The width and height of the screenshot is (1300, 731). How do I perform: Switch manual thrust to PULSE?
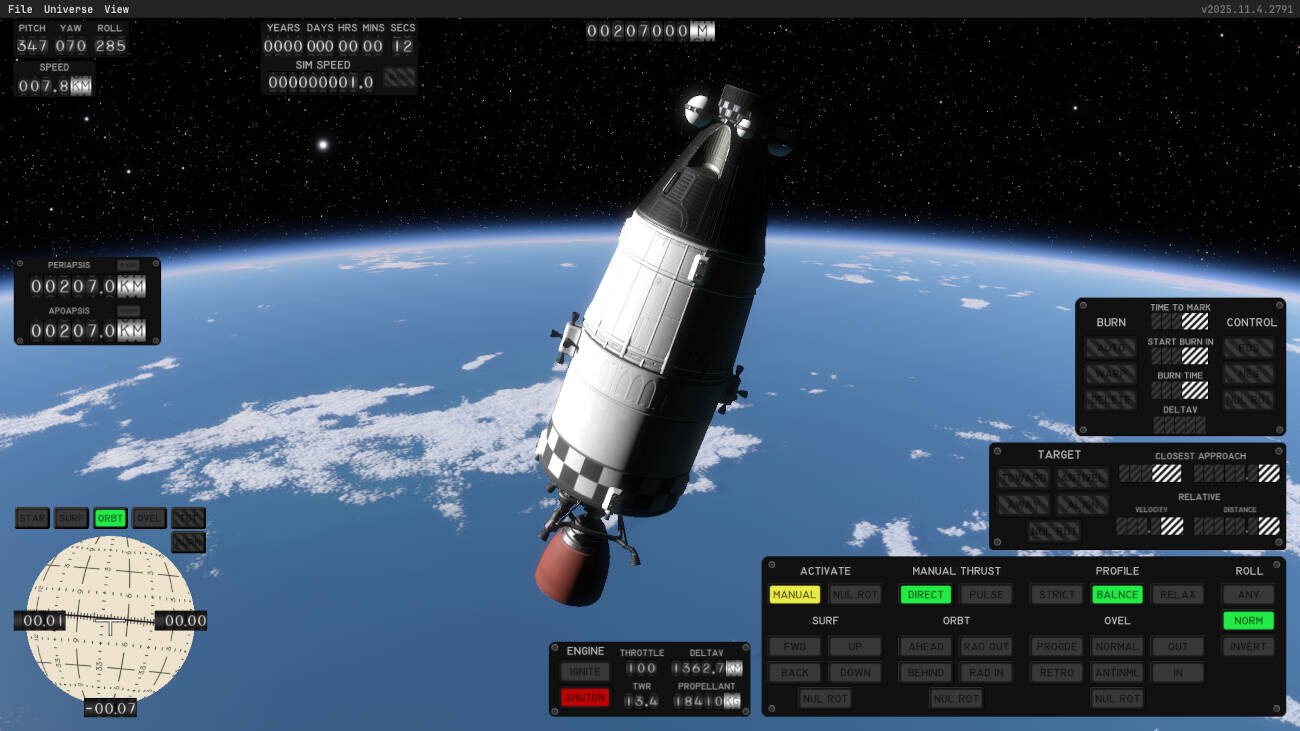[986, 595]
